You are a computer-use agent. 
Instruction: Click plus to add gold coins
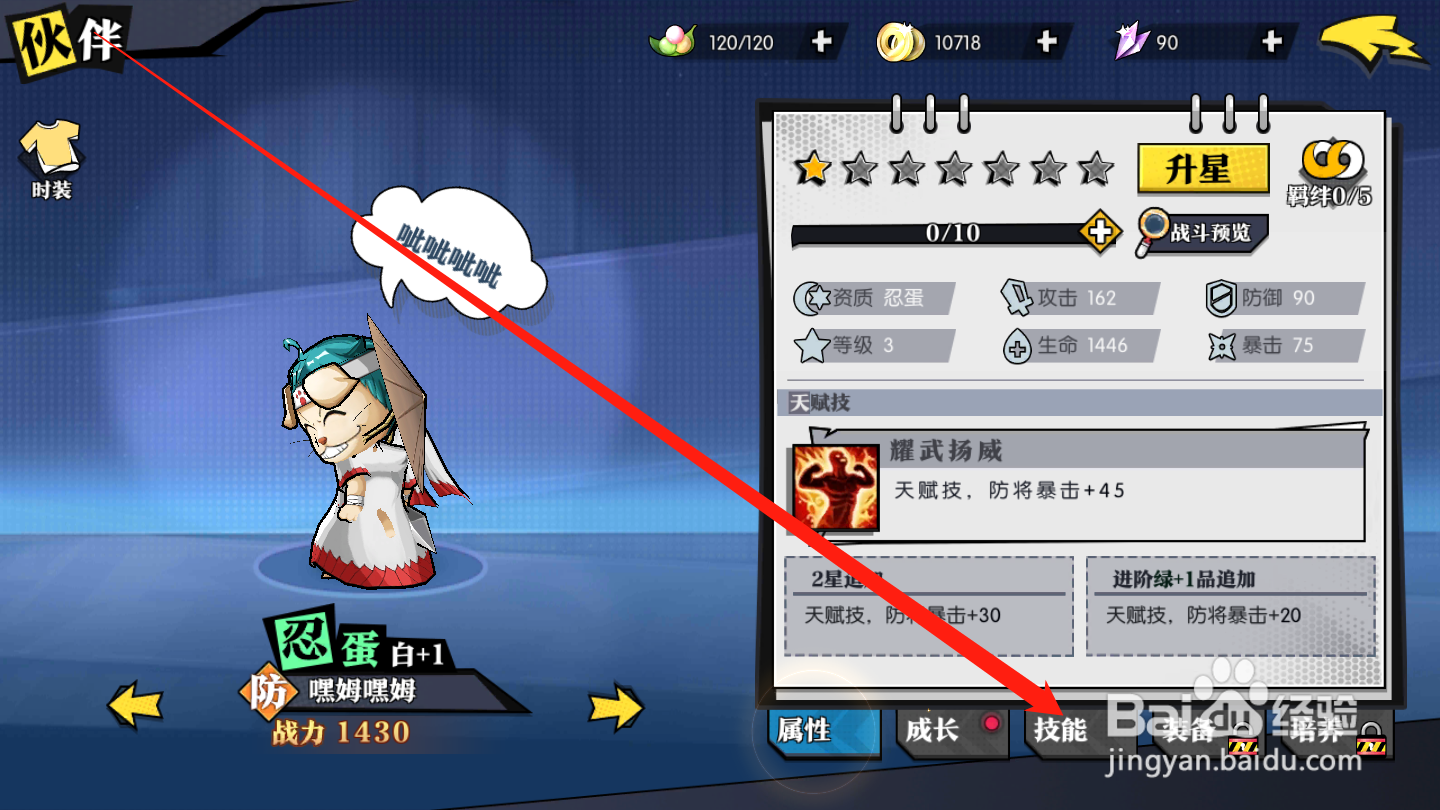(x=1046, y=41)
